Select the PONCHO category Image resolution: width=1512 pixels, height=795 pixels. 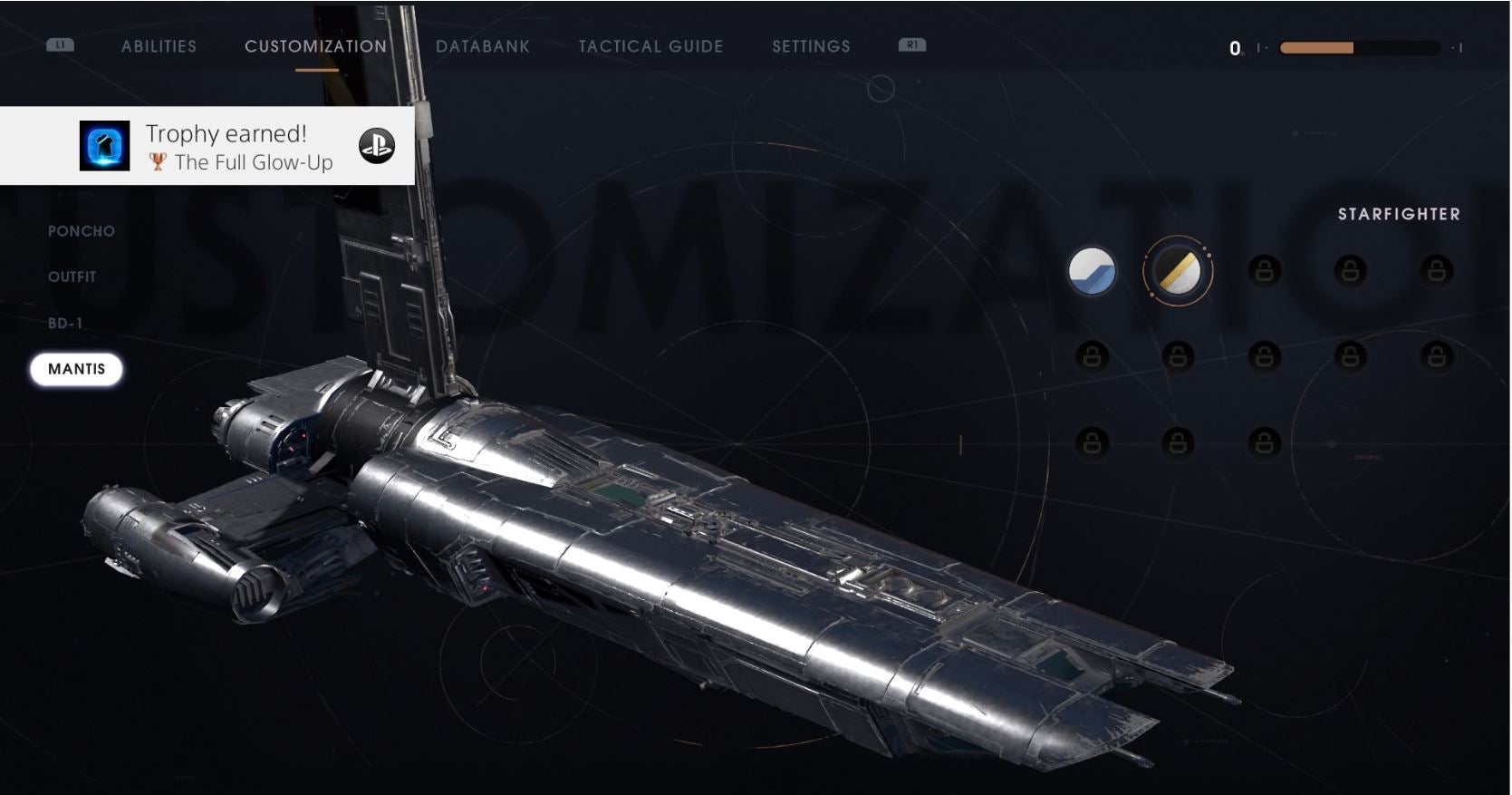click(x=82, y=231)
